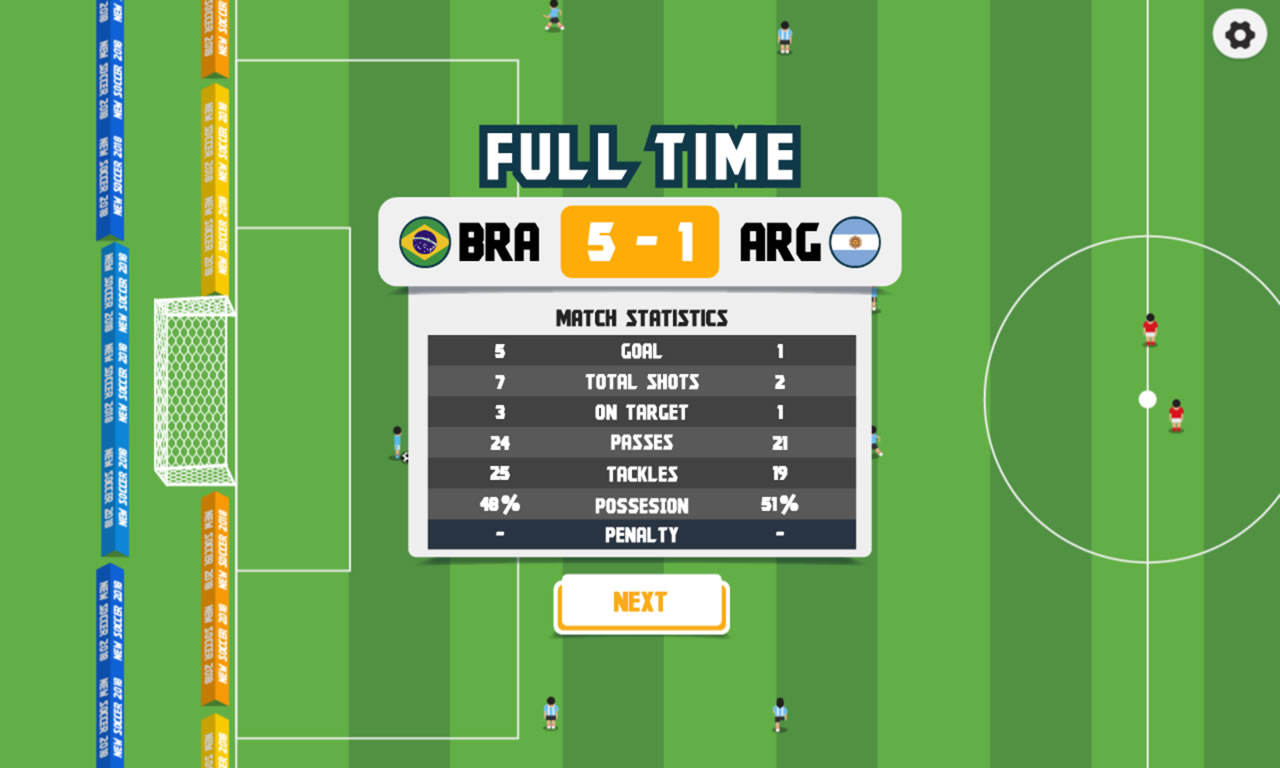Image resolution: width=1280 pixels, height=768 pixels.
Task: Click the white ball at the center circle
Action: click(x=1146, y=398)
